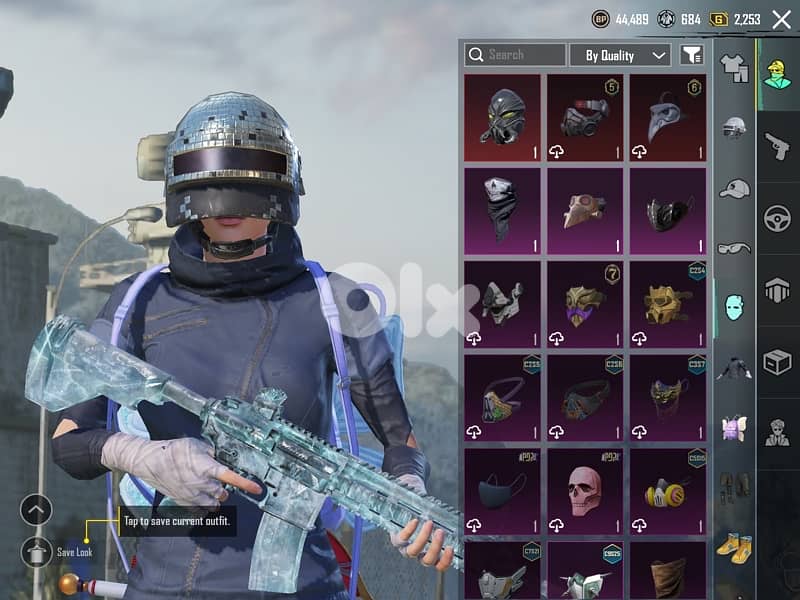Select the skull-print bandana mask item
Screen dimensions: 800x600
pyautogui.click(x=503, y=210)
